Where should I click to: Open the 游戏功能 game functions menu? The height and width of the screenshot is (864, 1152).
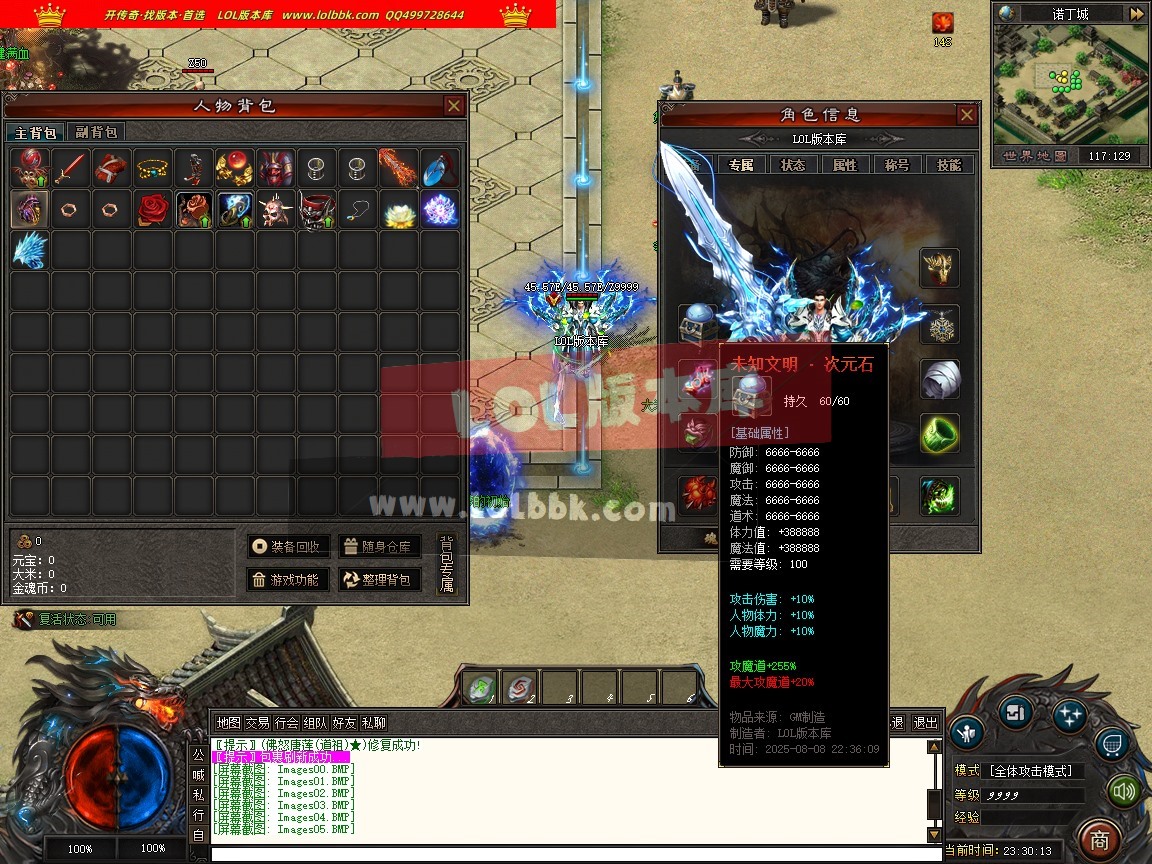288,579
